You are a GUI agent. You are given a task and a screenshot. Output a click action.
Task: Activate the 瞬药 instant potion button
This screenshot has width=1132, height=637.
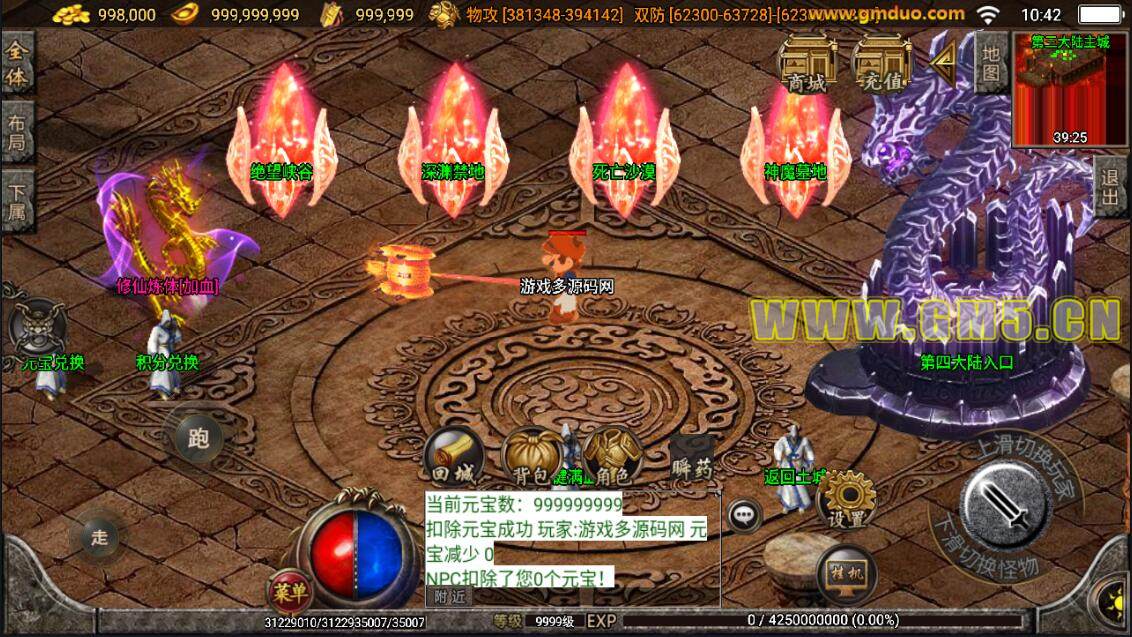coord(691,460)
